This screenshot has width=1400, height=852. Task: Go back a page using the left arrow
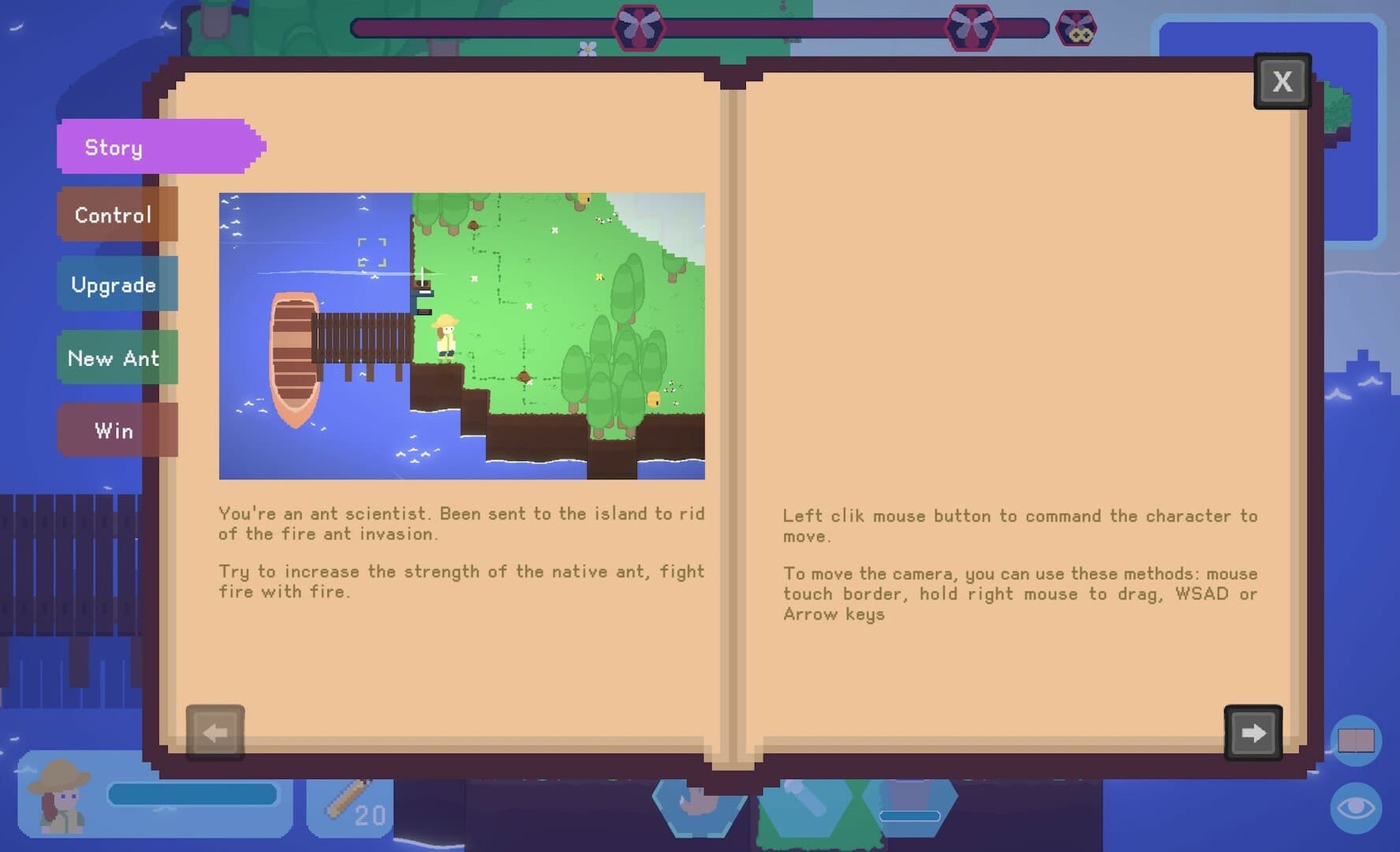[x=214, y=732]
